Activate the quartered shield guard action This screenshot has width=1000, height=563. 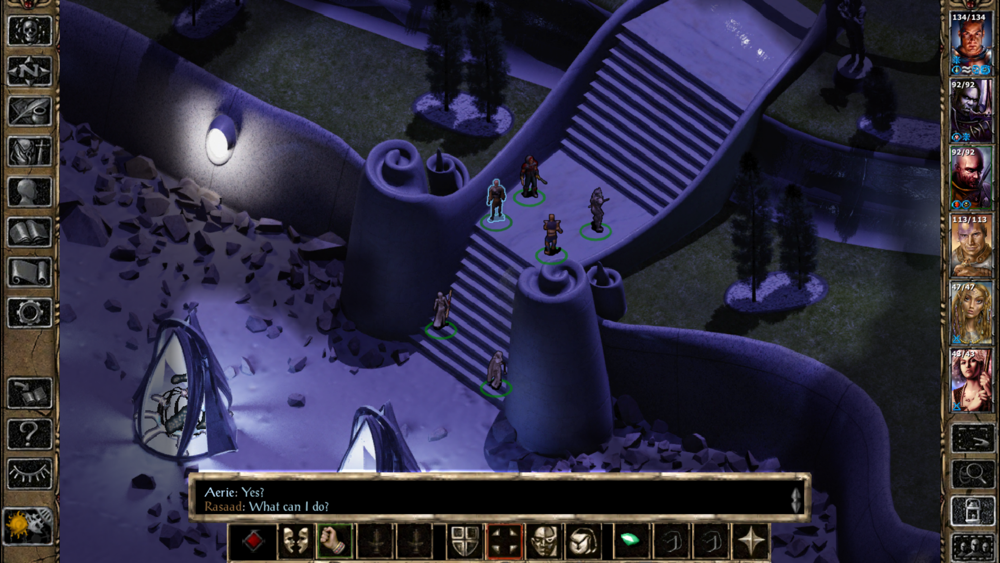463,541
